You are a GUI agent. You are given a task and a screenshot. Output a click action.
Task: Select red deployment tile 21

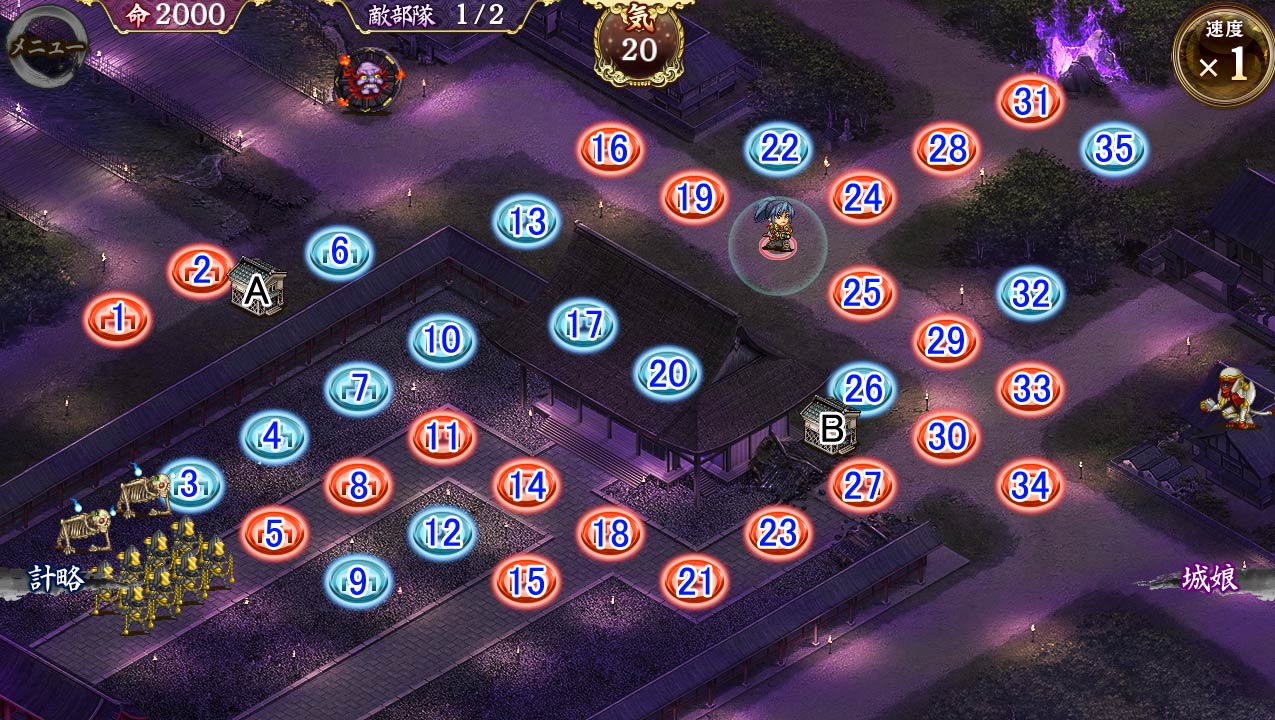click(694, 581)
